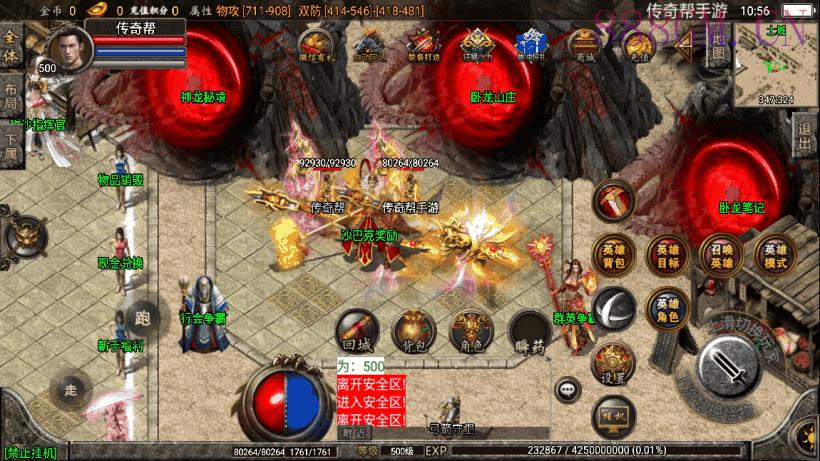Select the 商城 shop icon
This screenshot has height=461, width=820.
coord(583,46)
